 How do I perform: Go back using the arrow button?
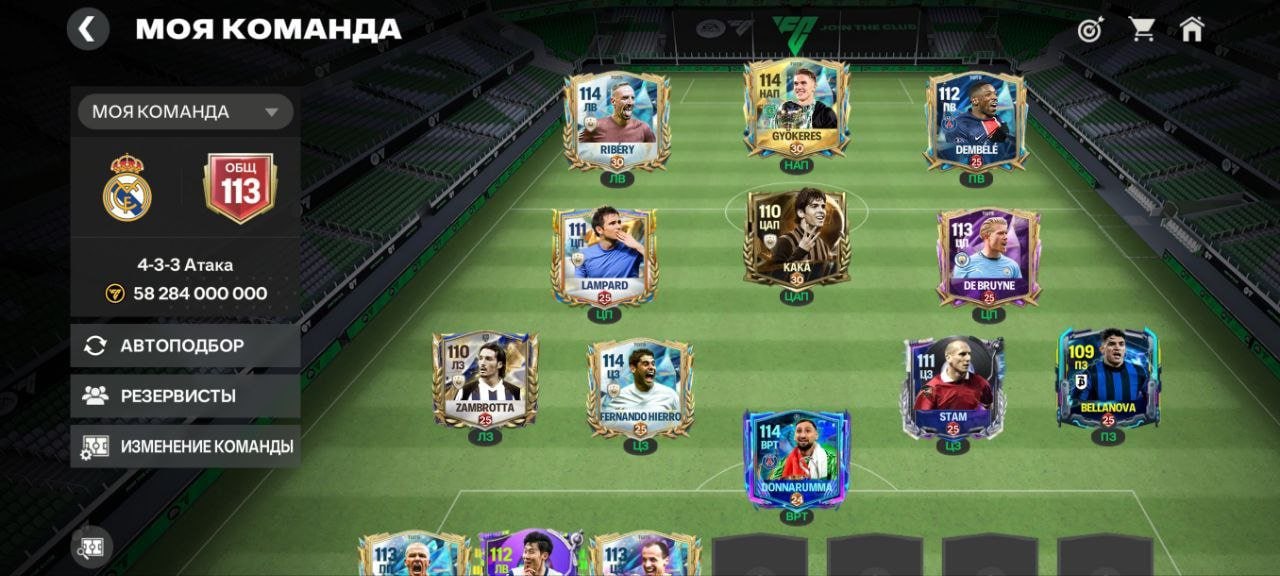88,29
